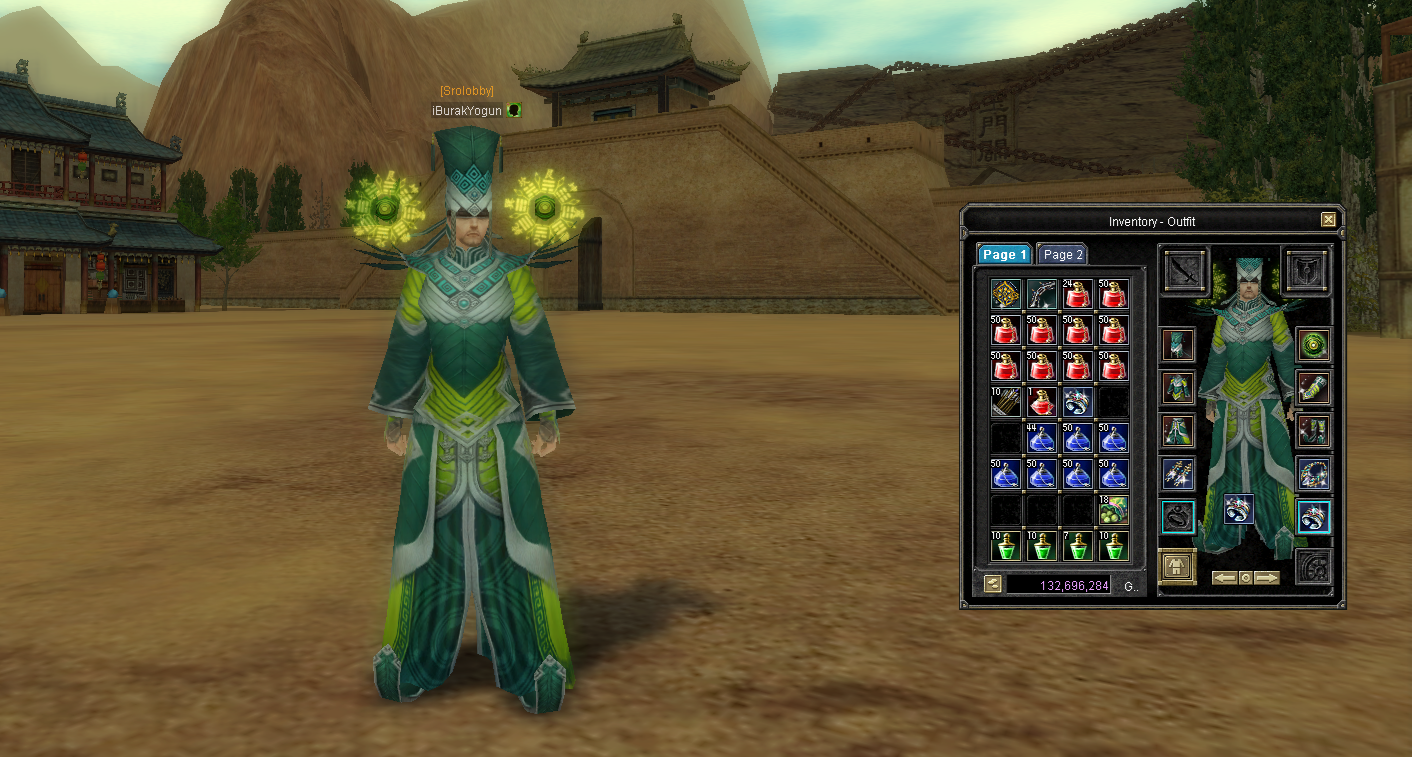Pick the green potion stack of 7
Image resolution: width=1412 pixels, height=757 pixels.
coord(1077,546)
